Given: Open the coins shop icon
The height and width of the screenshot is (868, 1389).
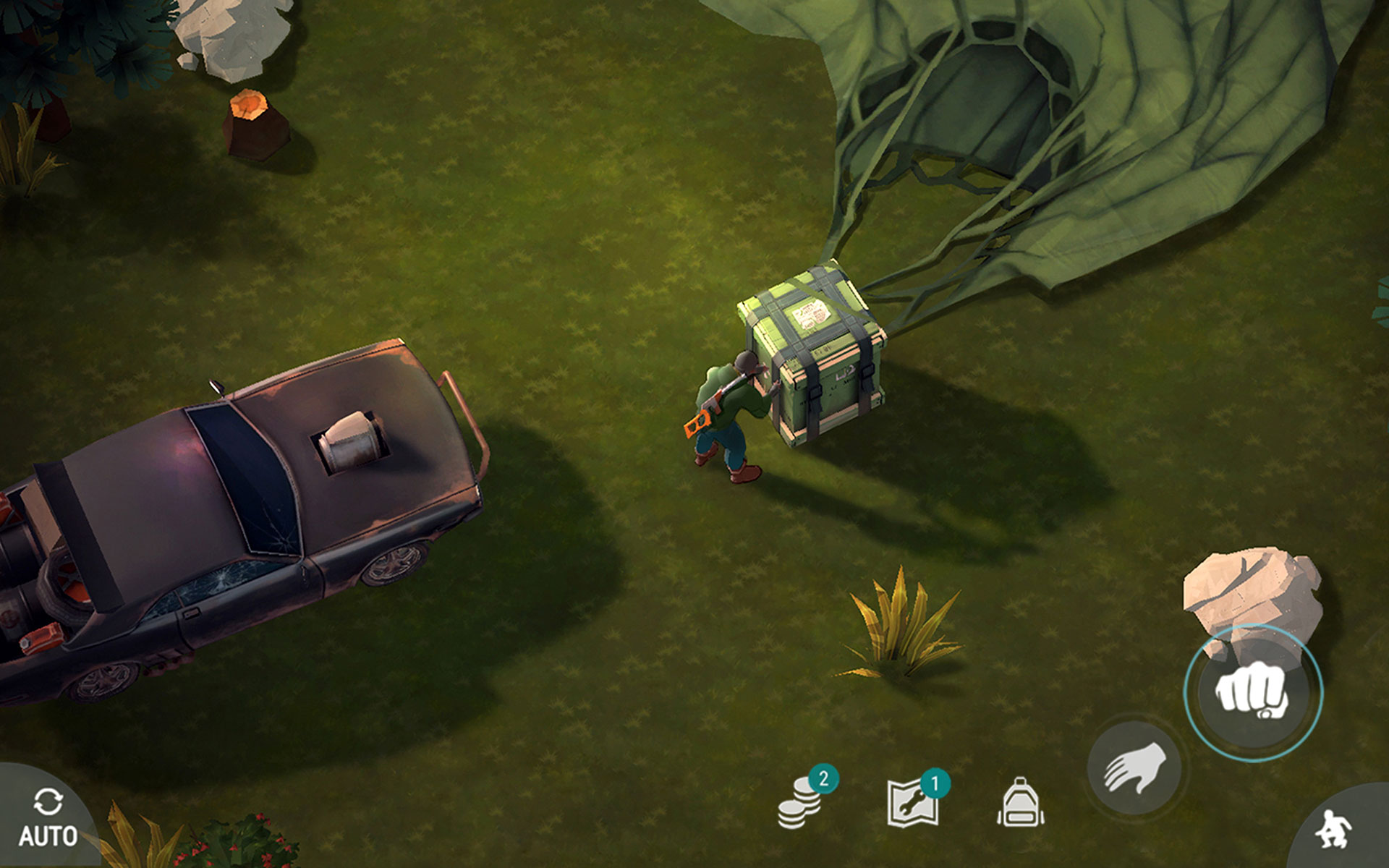Looking at the screenshot, I should [x=802, y=803].
